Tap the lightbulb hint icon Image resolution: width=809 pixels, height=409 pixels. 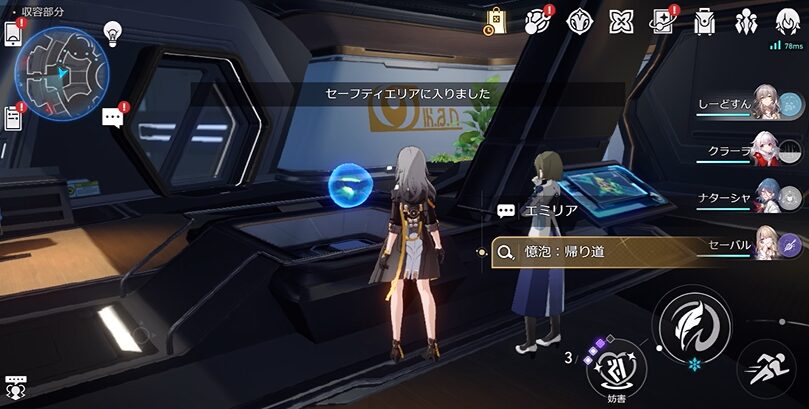point(113,32)
